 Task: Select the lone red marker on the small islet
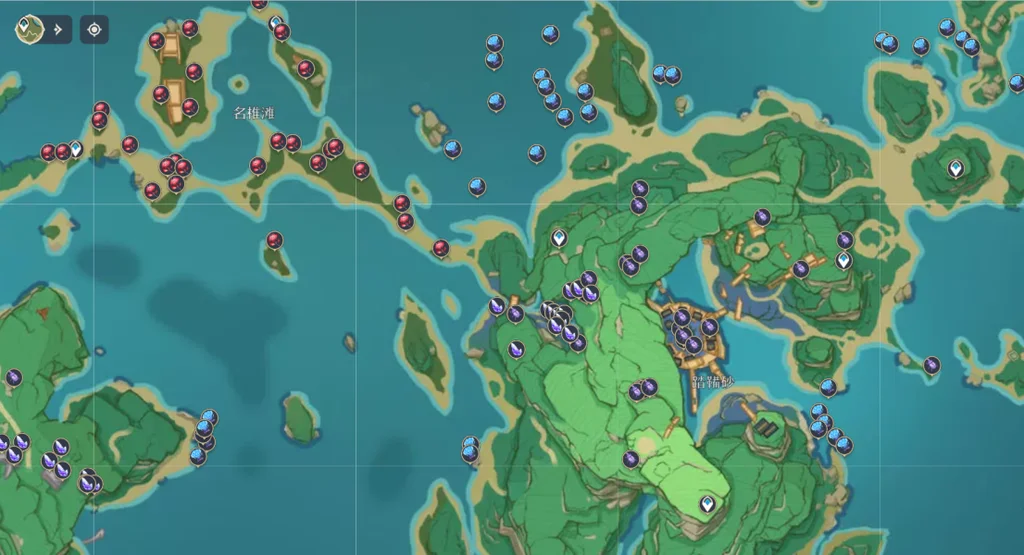274,240
